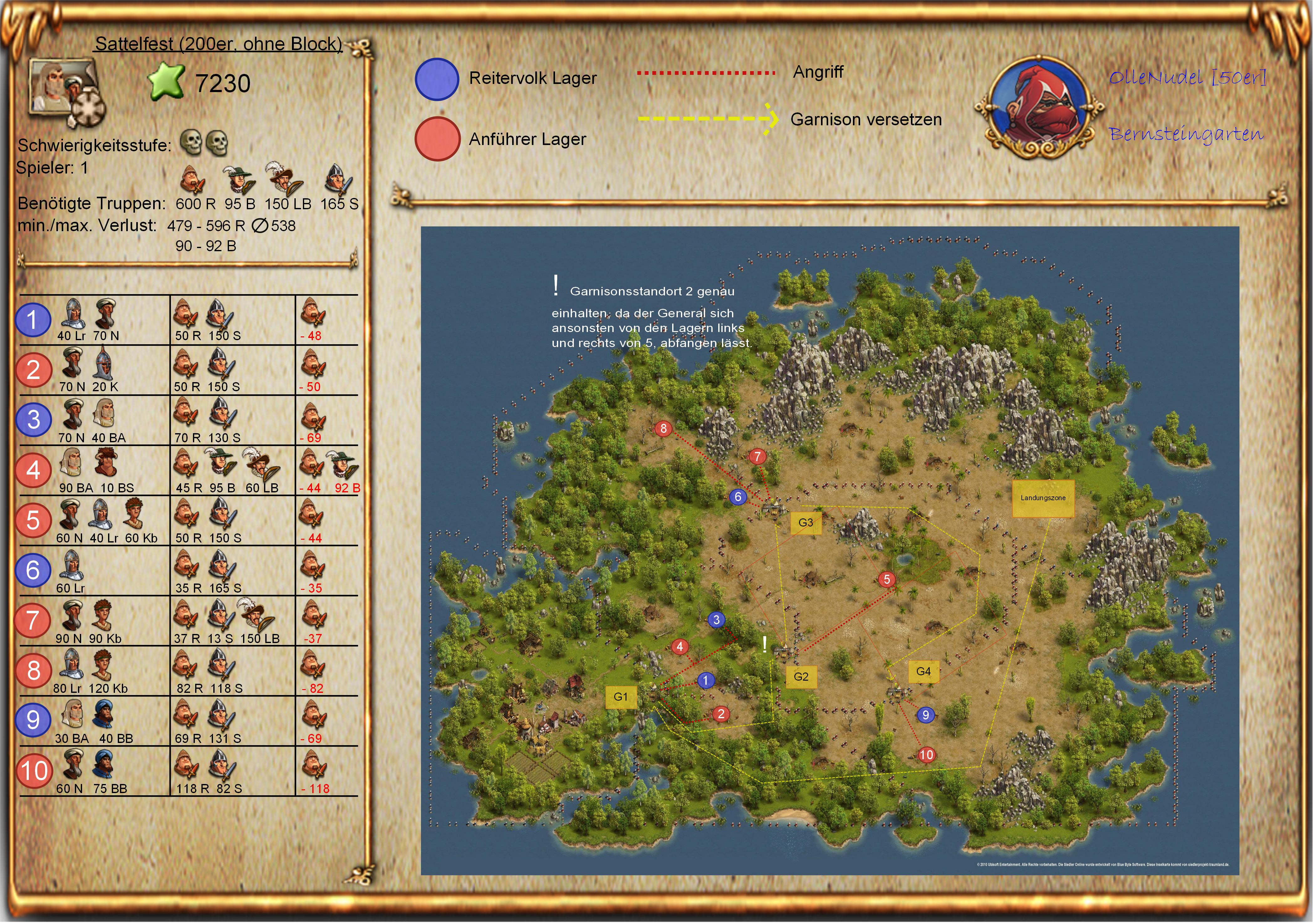Choose the number 6 circle in the camp table

pyautogui.click(x=33, y=570)
